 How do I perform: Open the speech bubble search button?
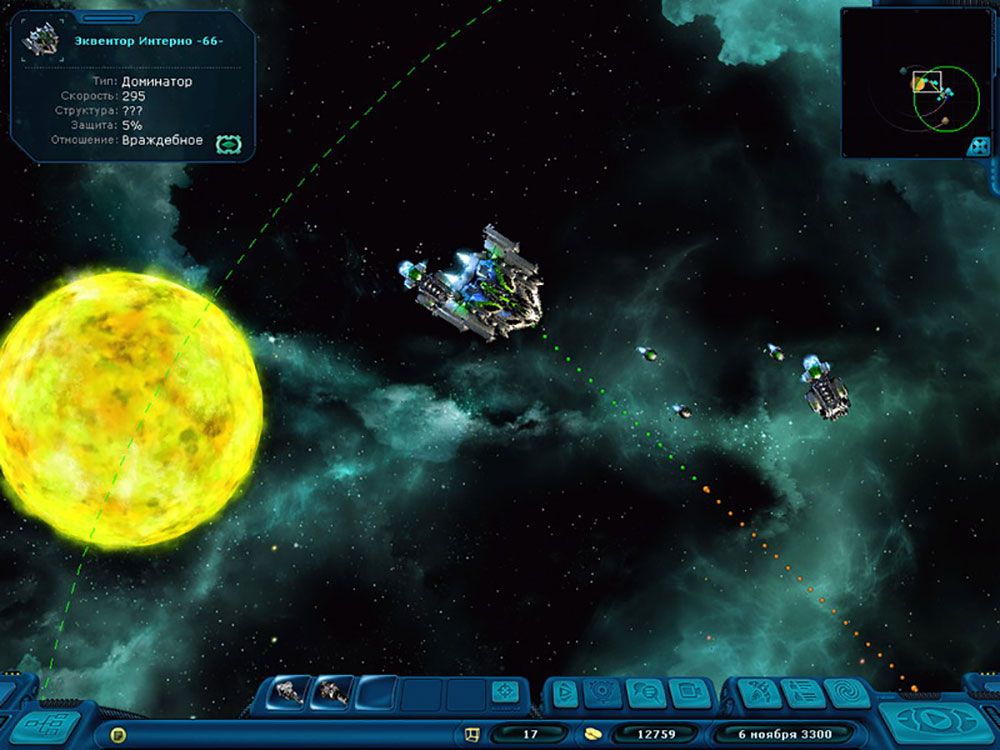click(x=645, y=692)
